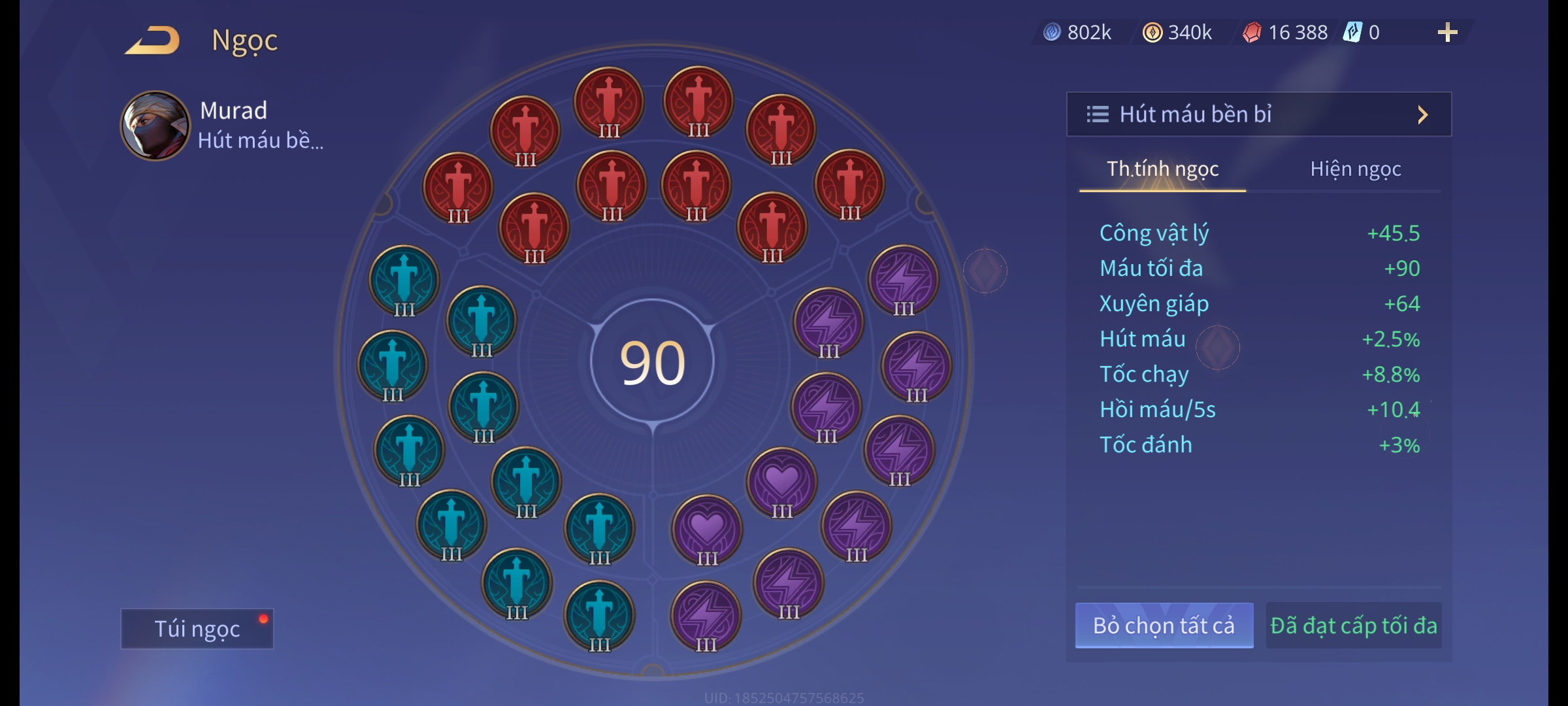The height and width of the screenshot is (706, 1568).
Task: Click Bỏ chọn tất cả button
Action: [x=1164, y=626]
